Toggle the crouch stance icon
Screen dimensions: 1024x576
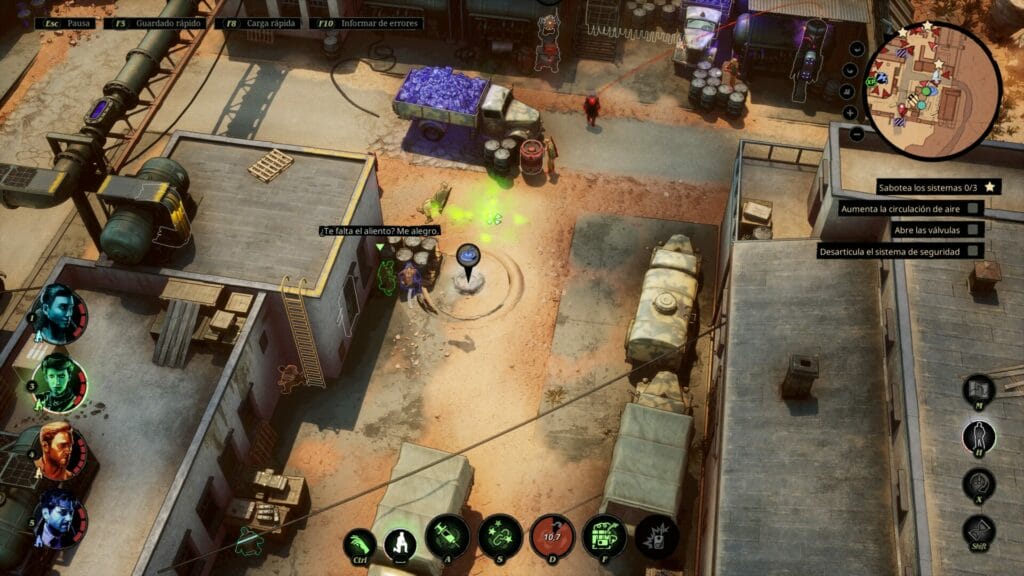click(400, 543)
